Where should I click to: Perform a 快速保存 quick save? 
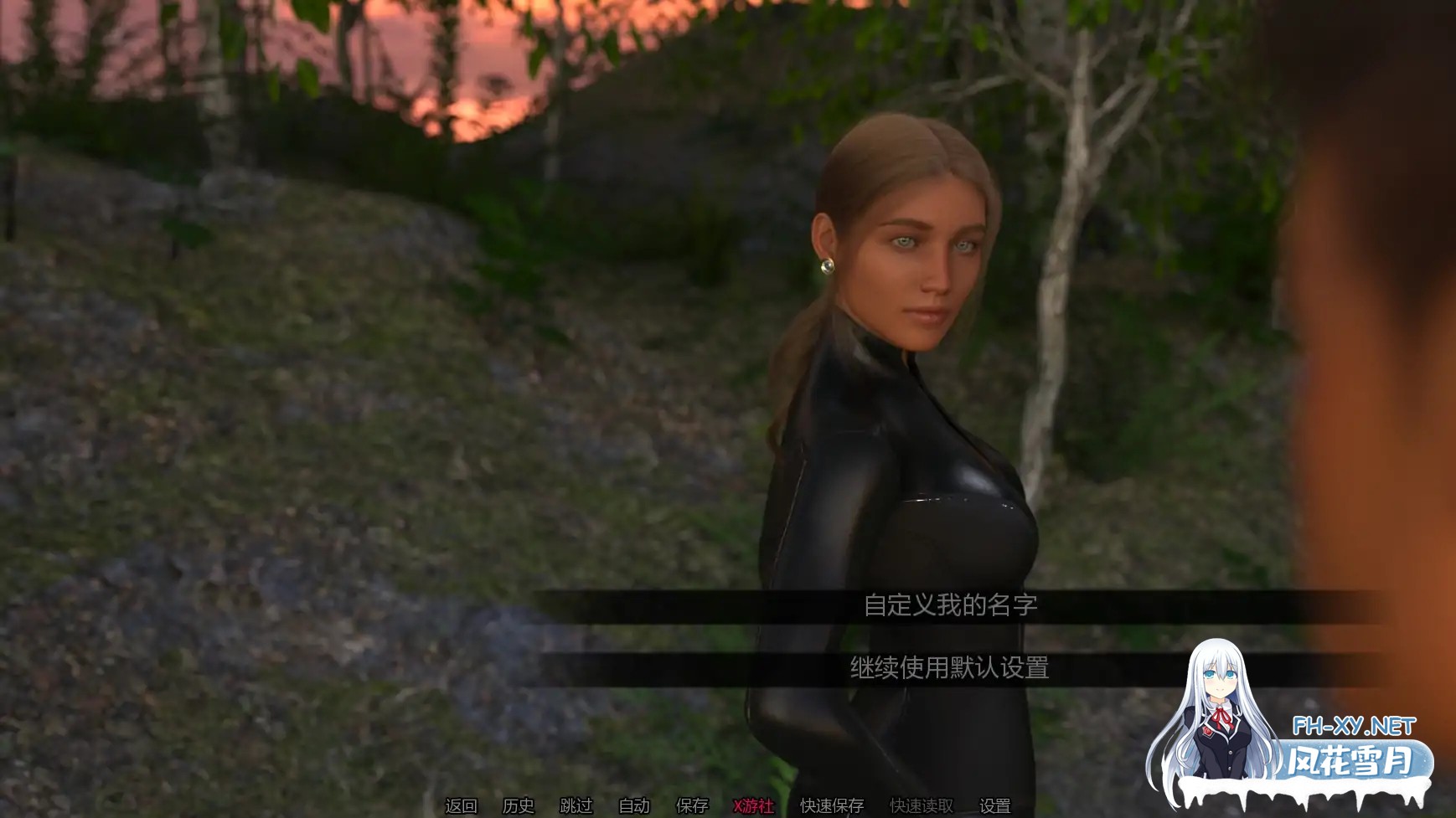(831, 807)
